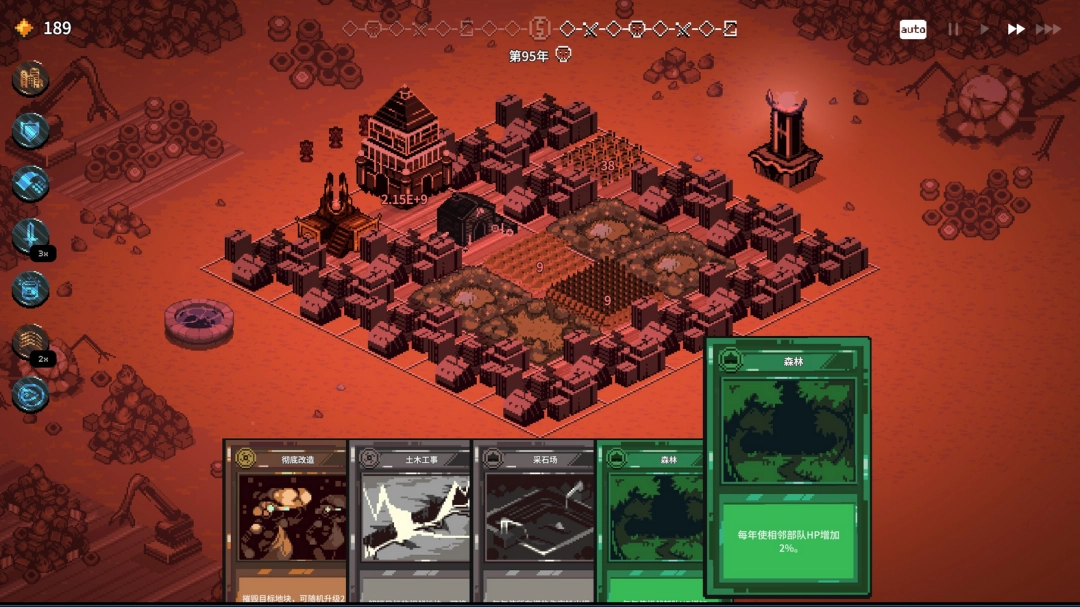1080x607 pixels.
Task: Set game to normal play speed
Action: click(x=984, y=29)
